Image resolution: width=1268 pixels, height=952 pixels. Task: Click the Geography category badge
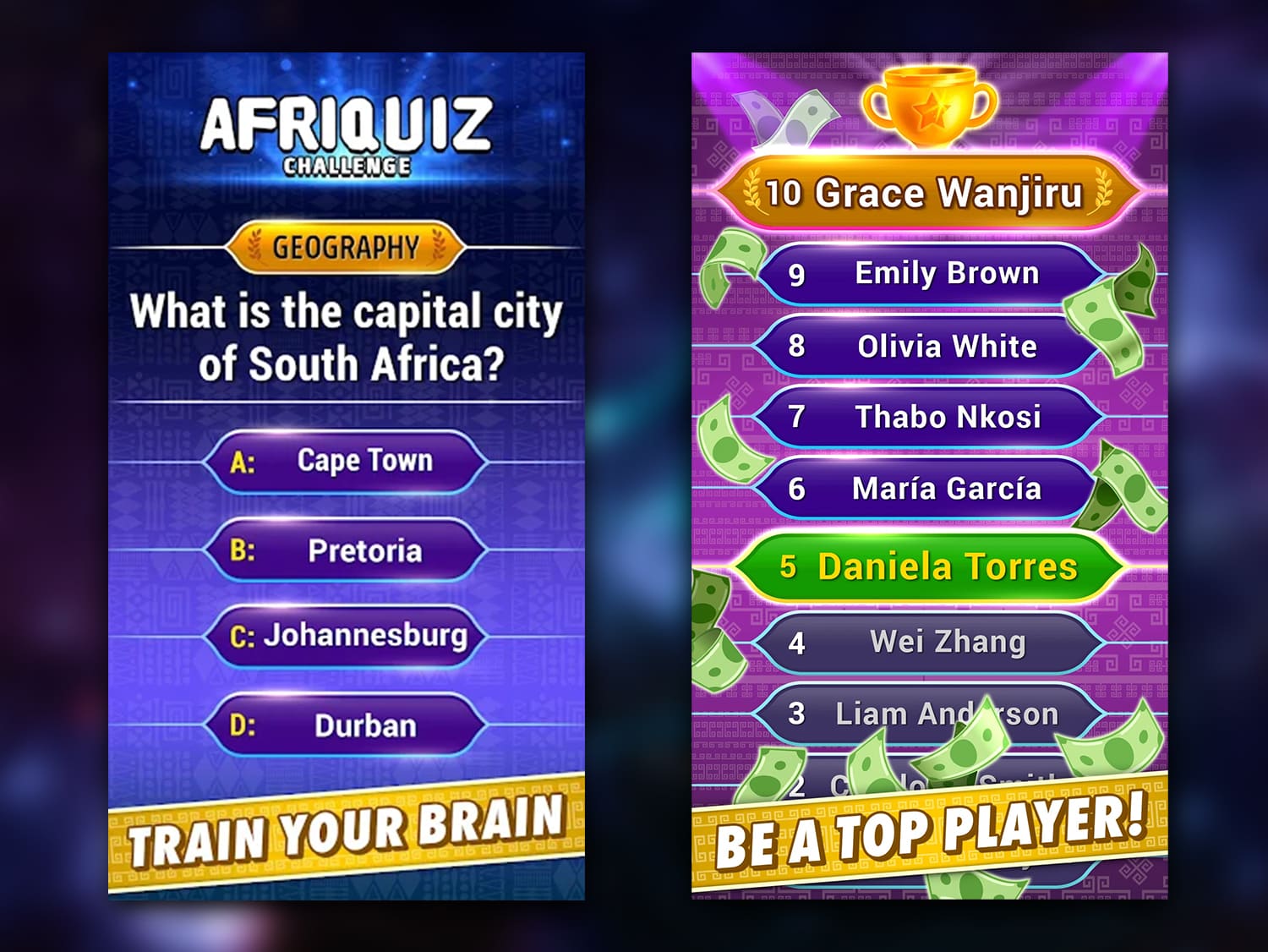(x=345, y=247)
